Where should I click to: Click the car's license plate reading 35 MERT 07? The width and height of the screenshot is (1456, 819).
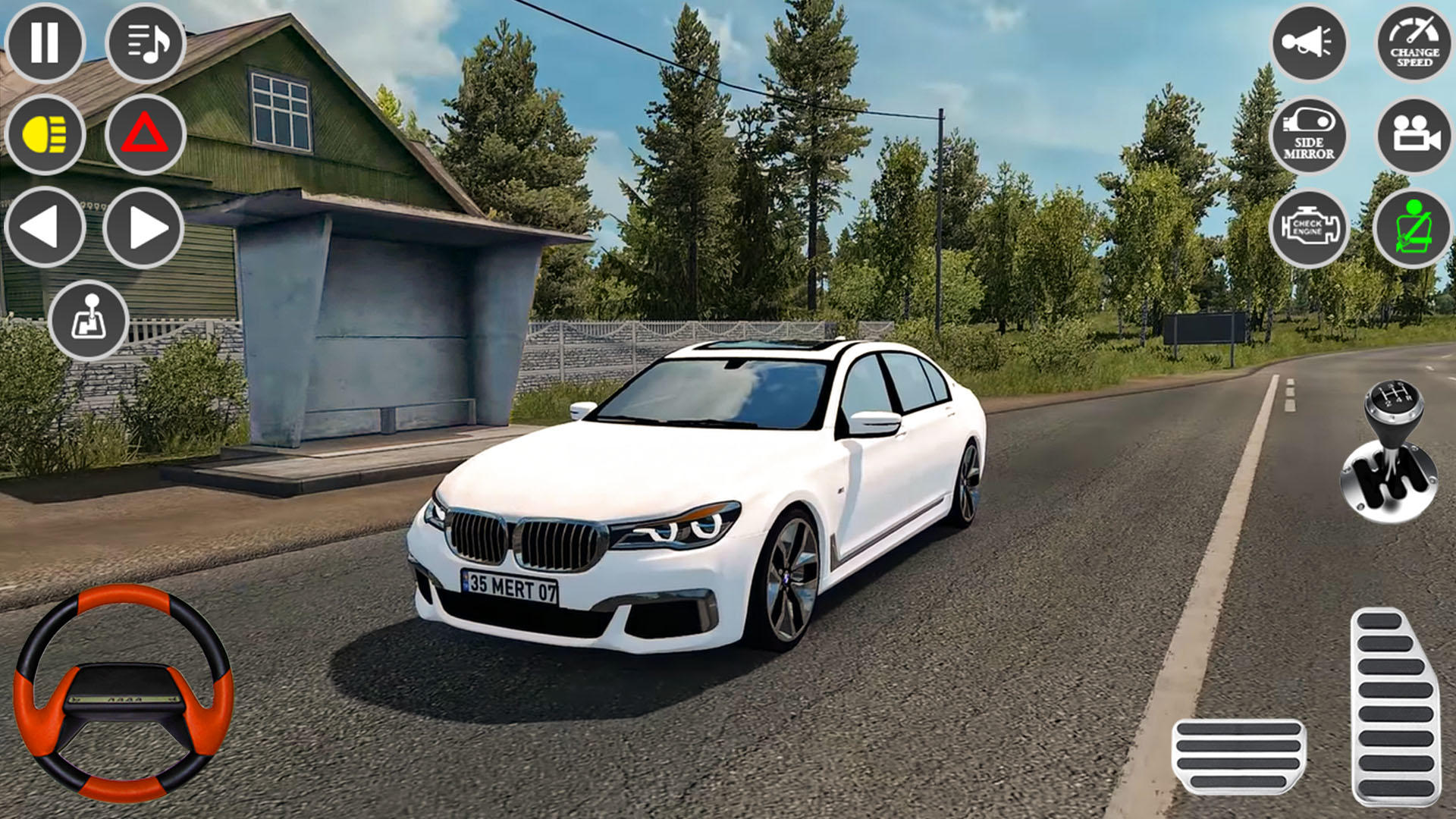click(513, 585)
